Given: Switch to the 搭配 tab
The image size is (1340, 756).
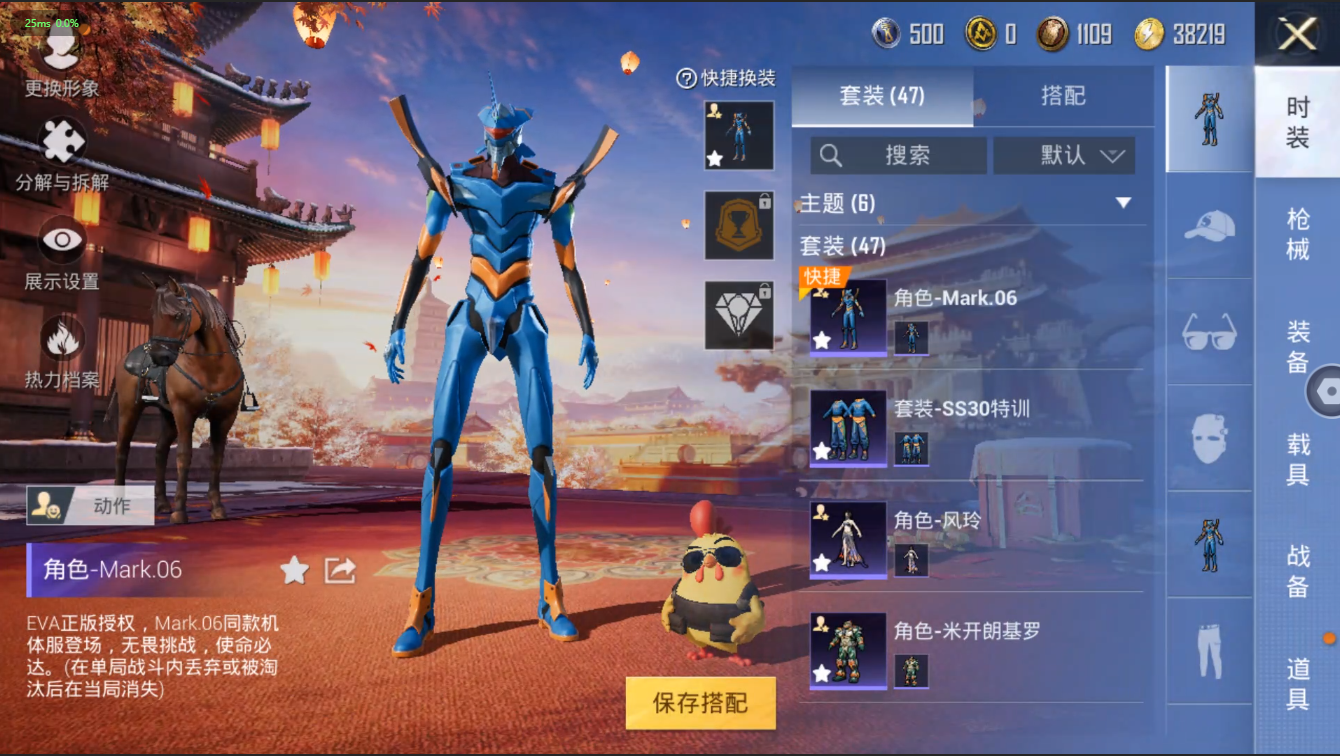Looking at the screenshot, I should (1063, 96).
